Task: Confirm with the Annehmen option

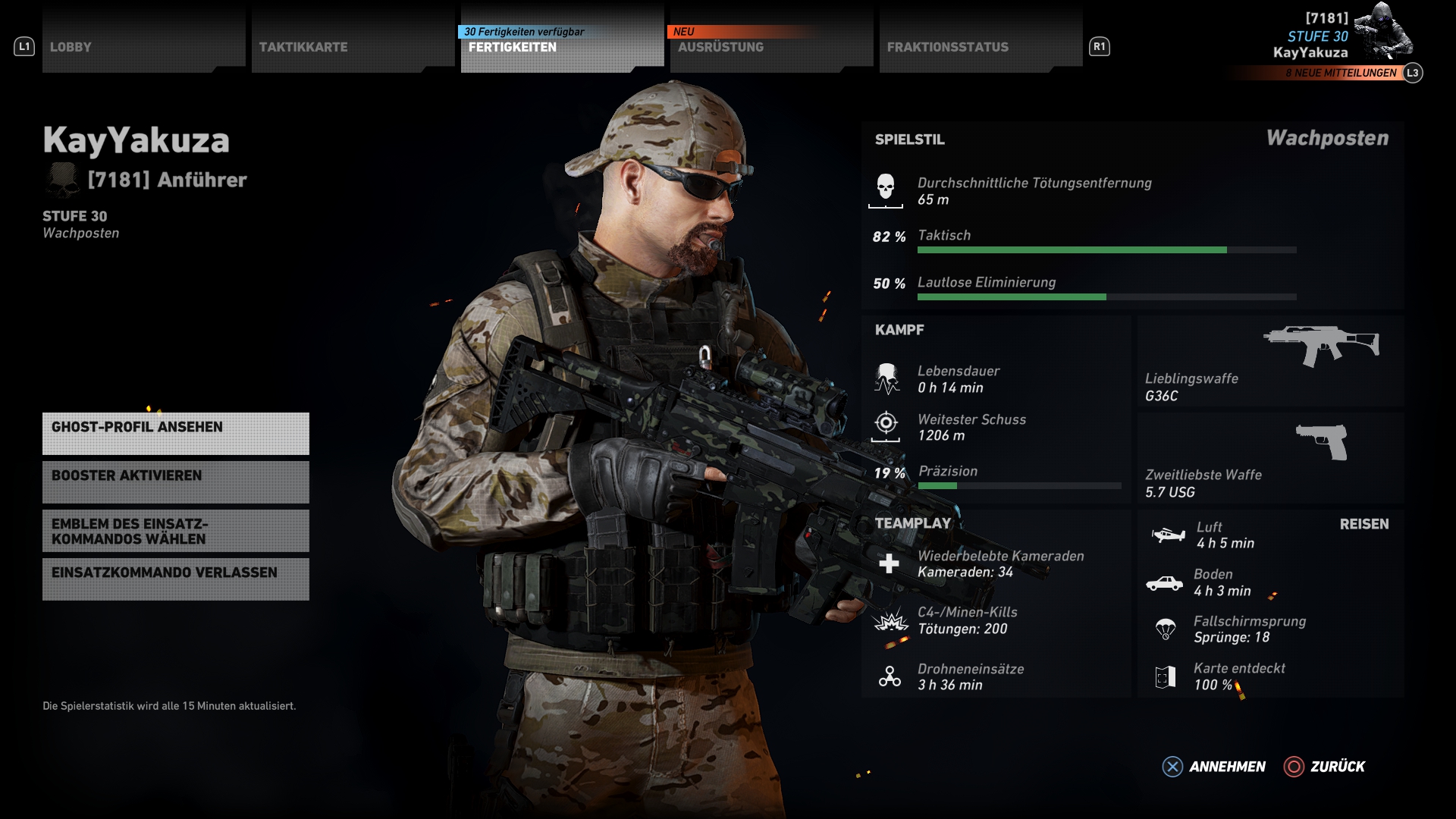Action: pos(1214,767)
